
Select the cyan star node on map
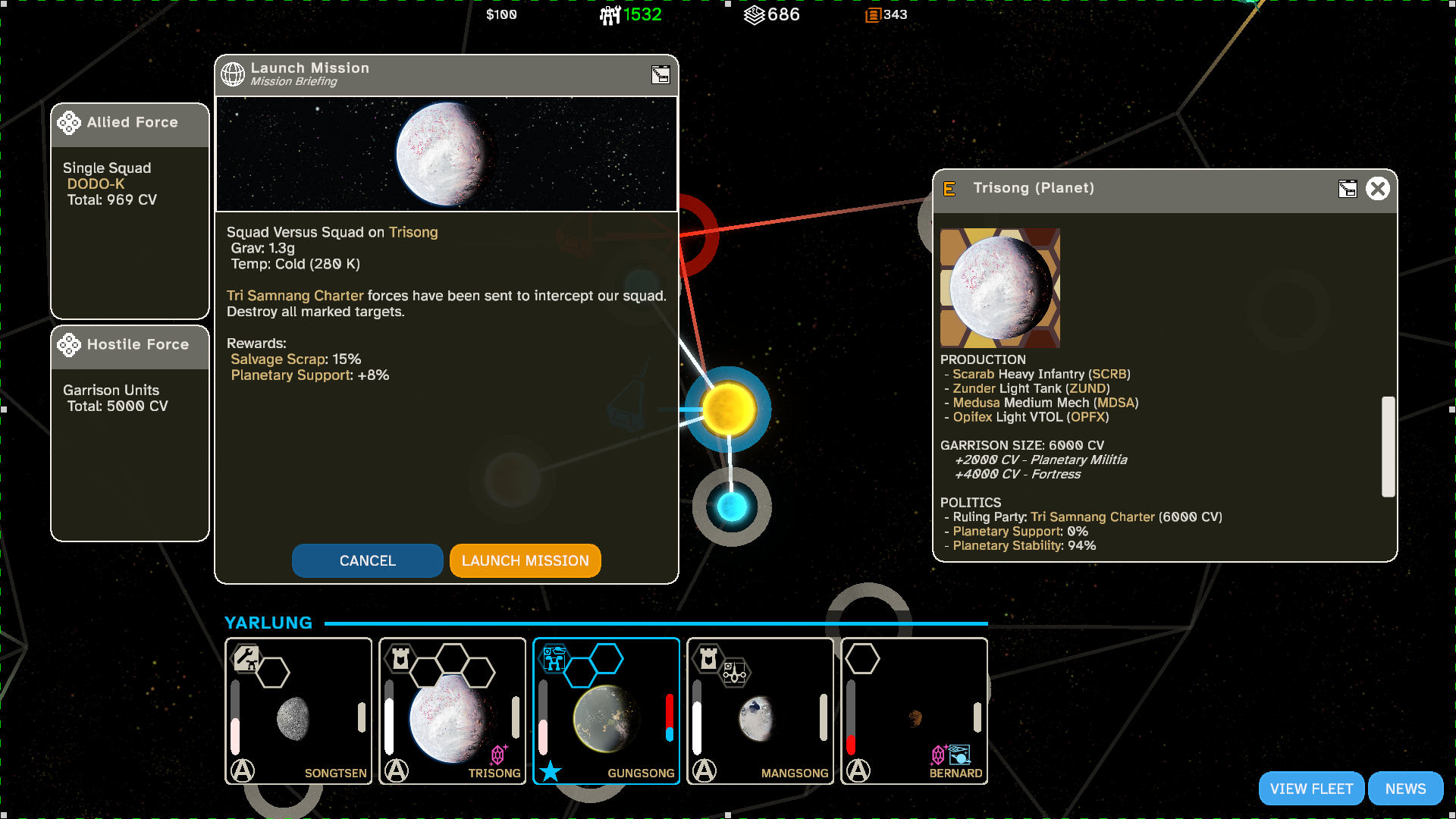[x=732, y=507]
